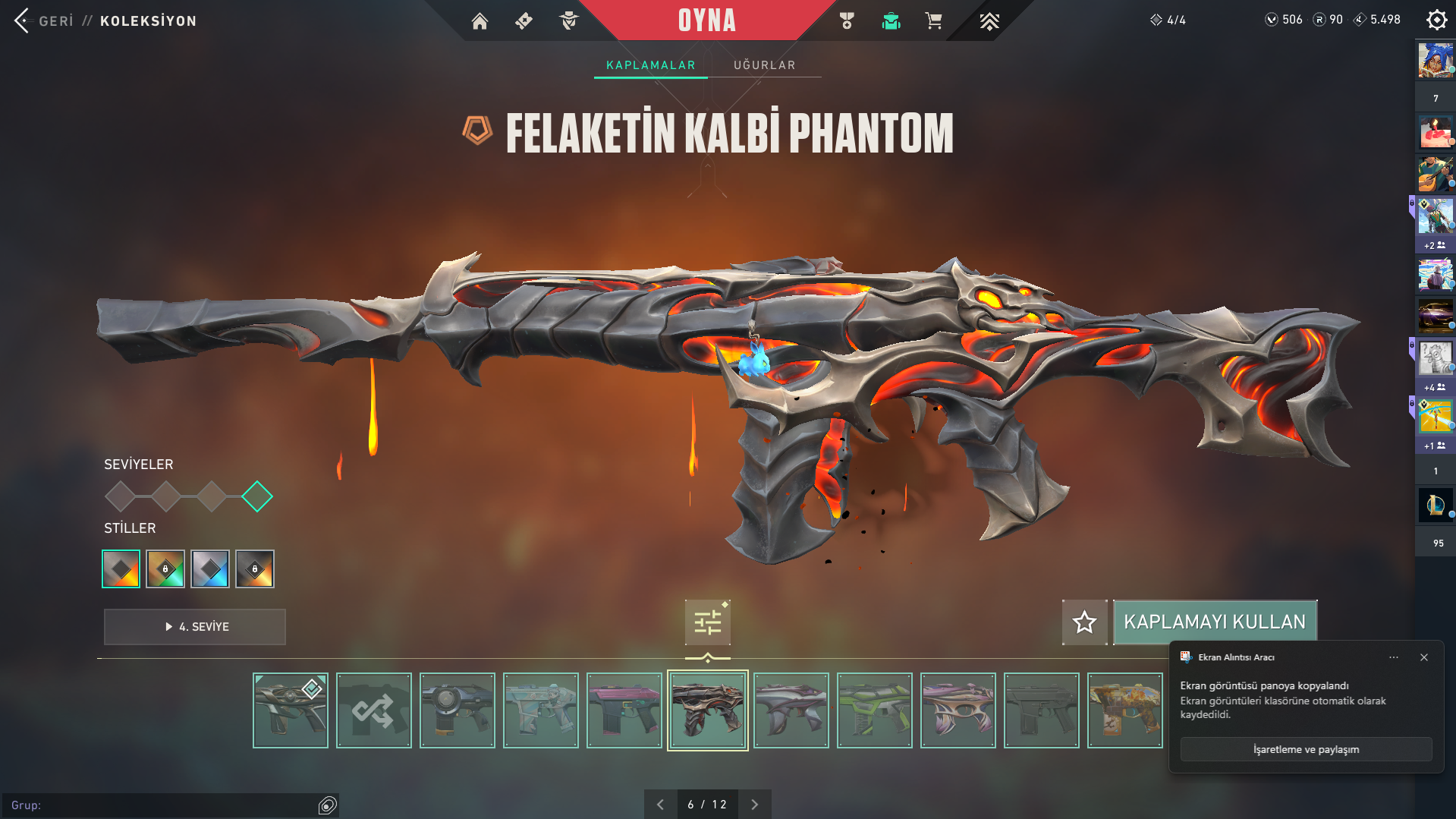
Task: Go to next skin page arrow
Action: click(x=754, y=805)
